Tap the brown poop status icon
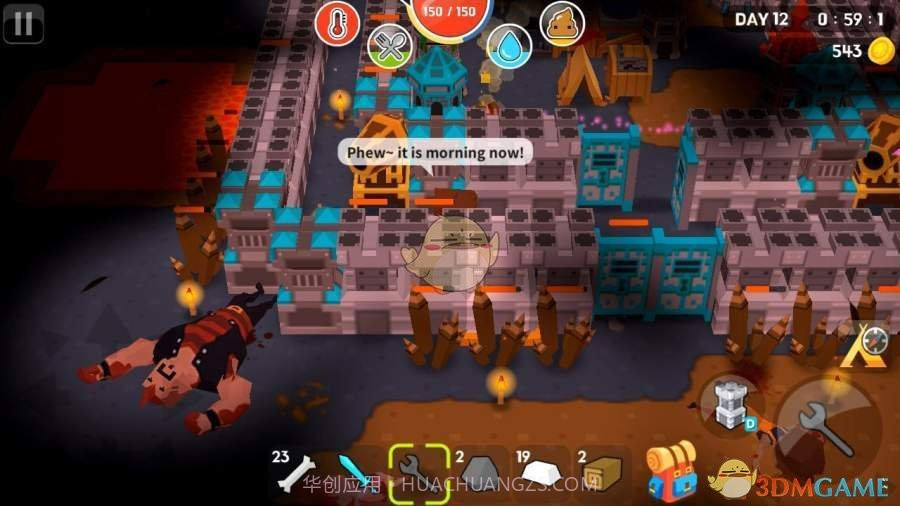This screenshot has height=506, width=900. pos(562,22)
